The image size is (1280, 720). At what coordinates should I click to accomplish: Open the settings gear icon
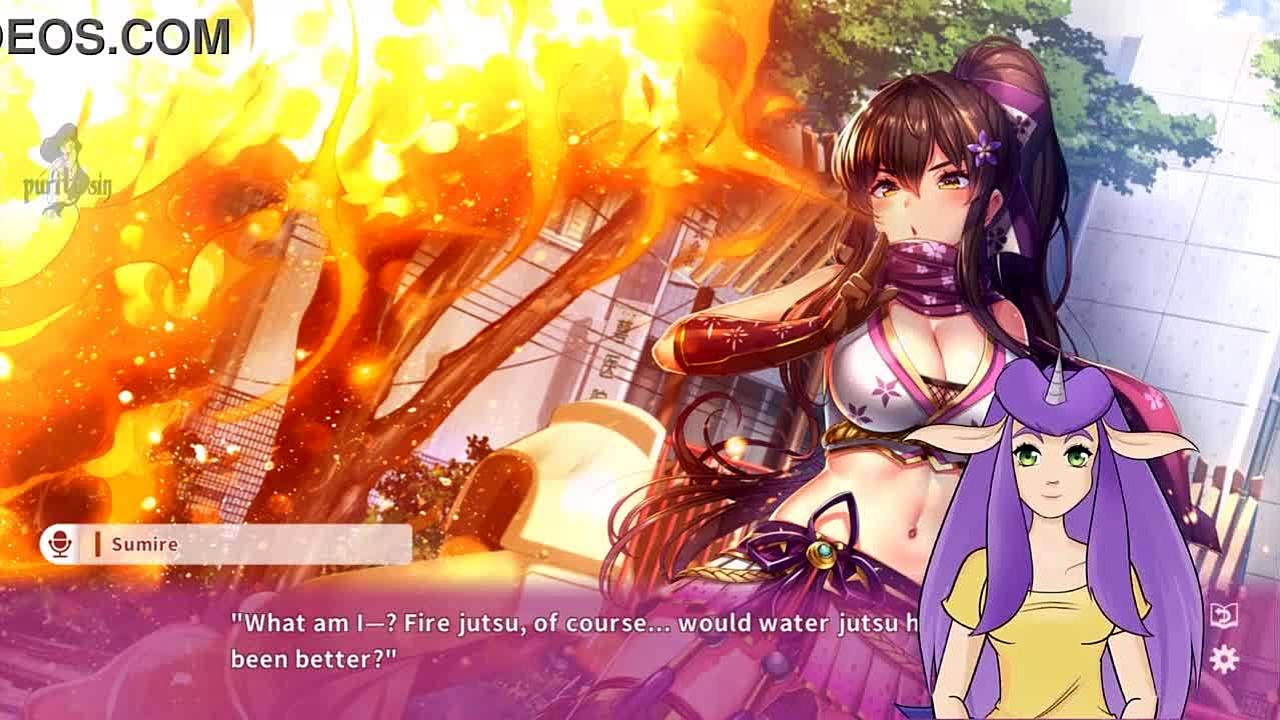coord(1224,659)
